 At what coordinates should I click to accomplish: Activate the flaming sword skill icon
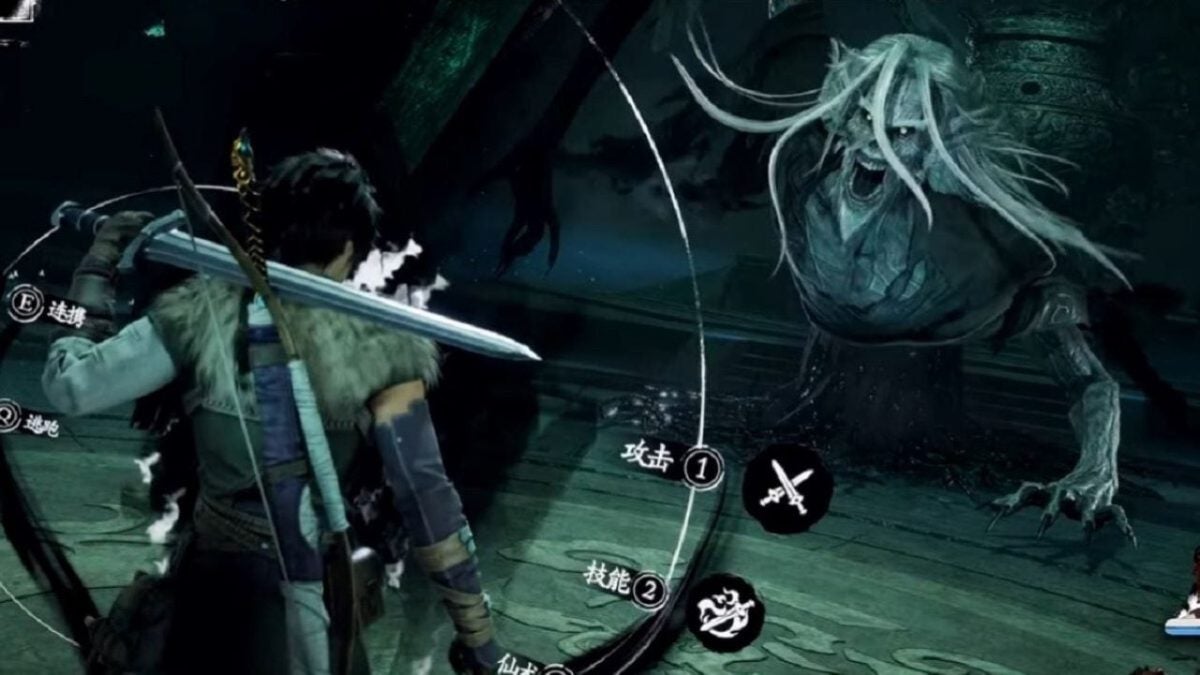[x=725, y=611]
